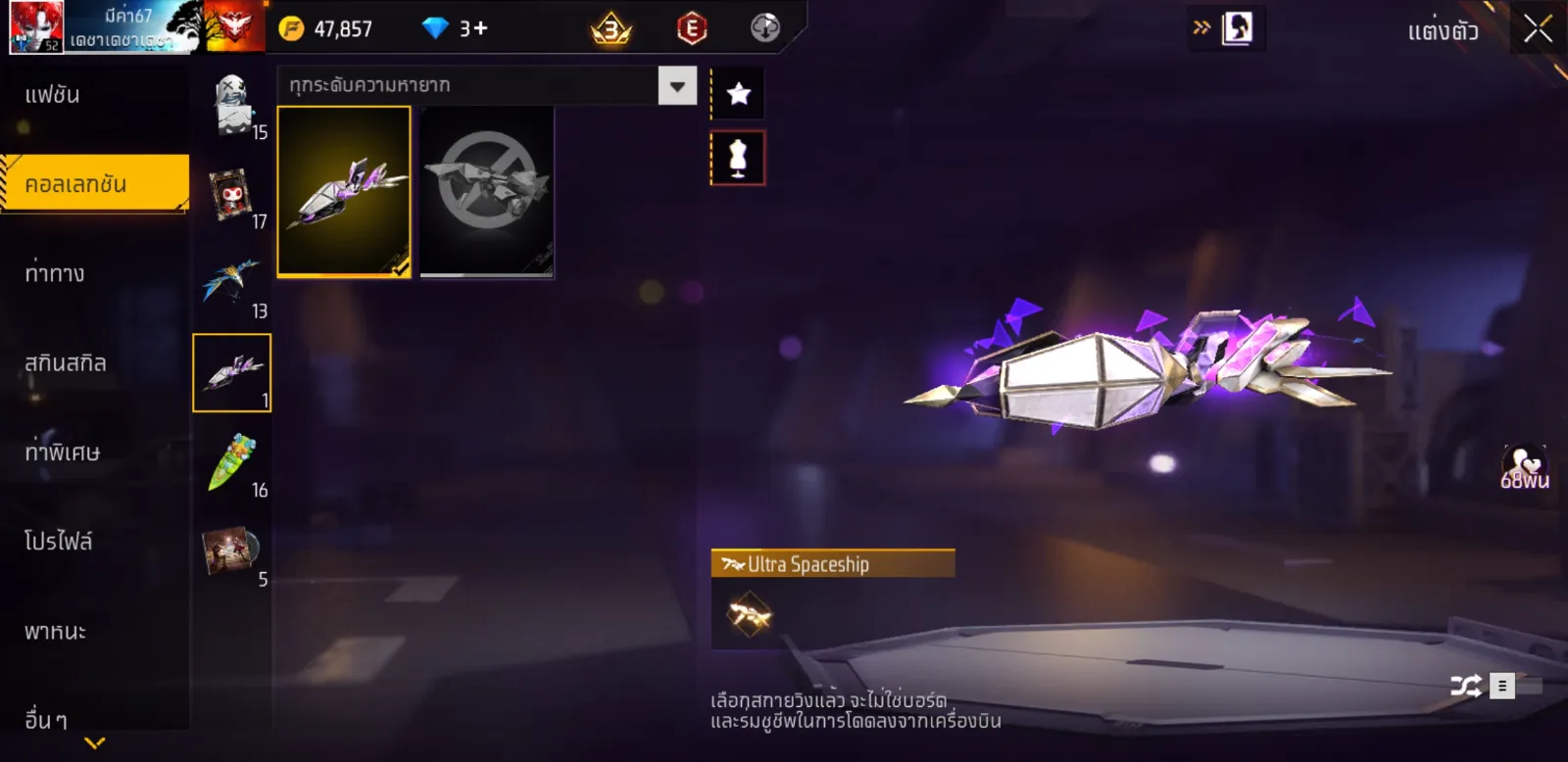Select the blue bird parachute subcategory
This screenshot has height=762, width=1568.
point(232,284)
